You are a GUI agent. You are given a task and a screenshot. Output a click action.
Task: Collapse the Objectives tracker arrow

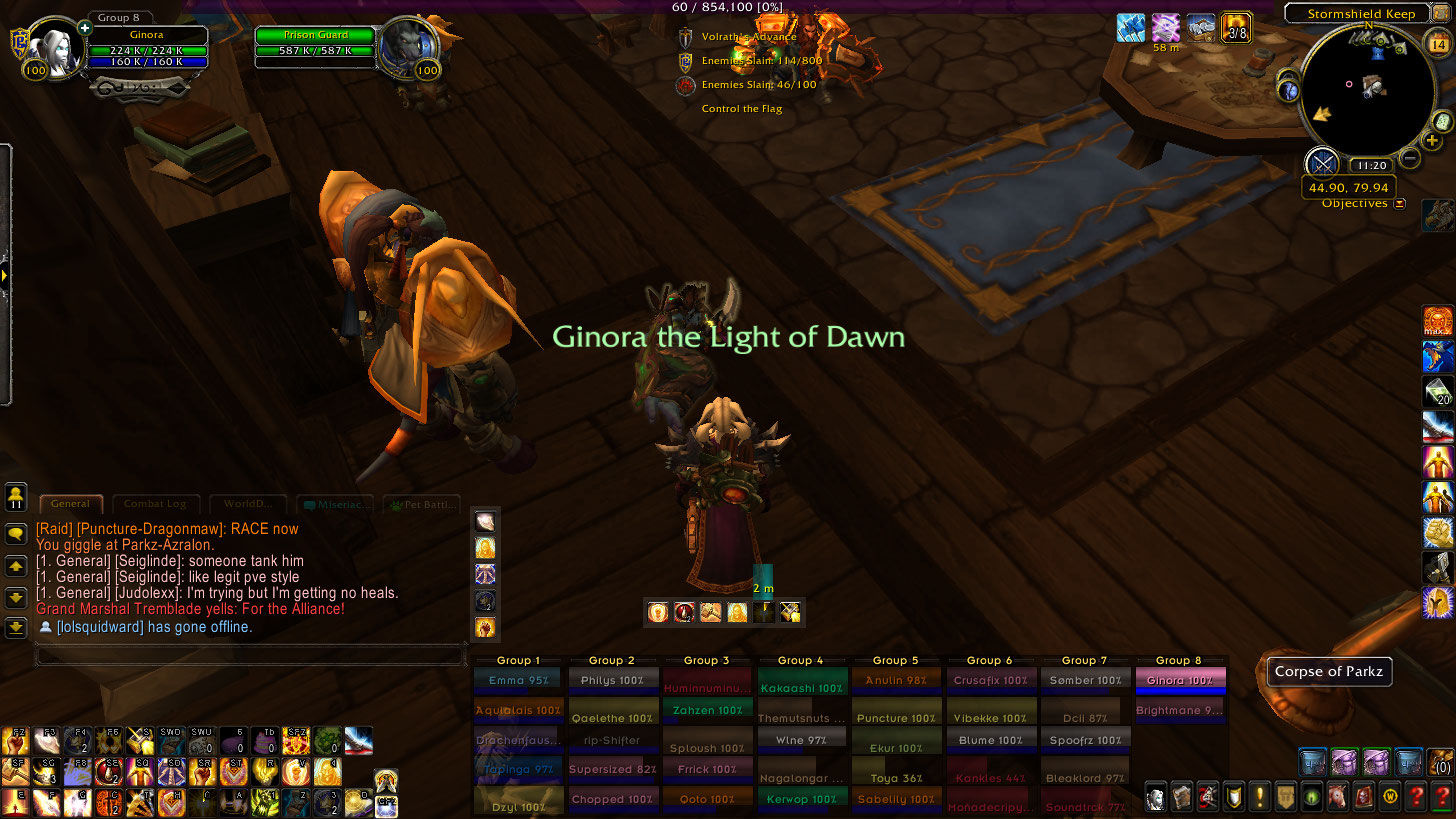(x=1399, y=204)
